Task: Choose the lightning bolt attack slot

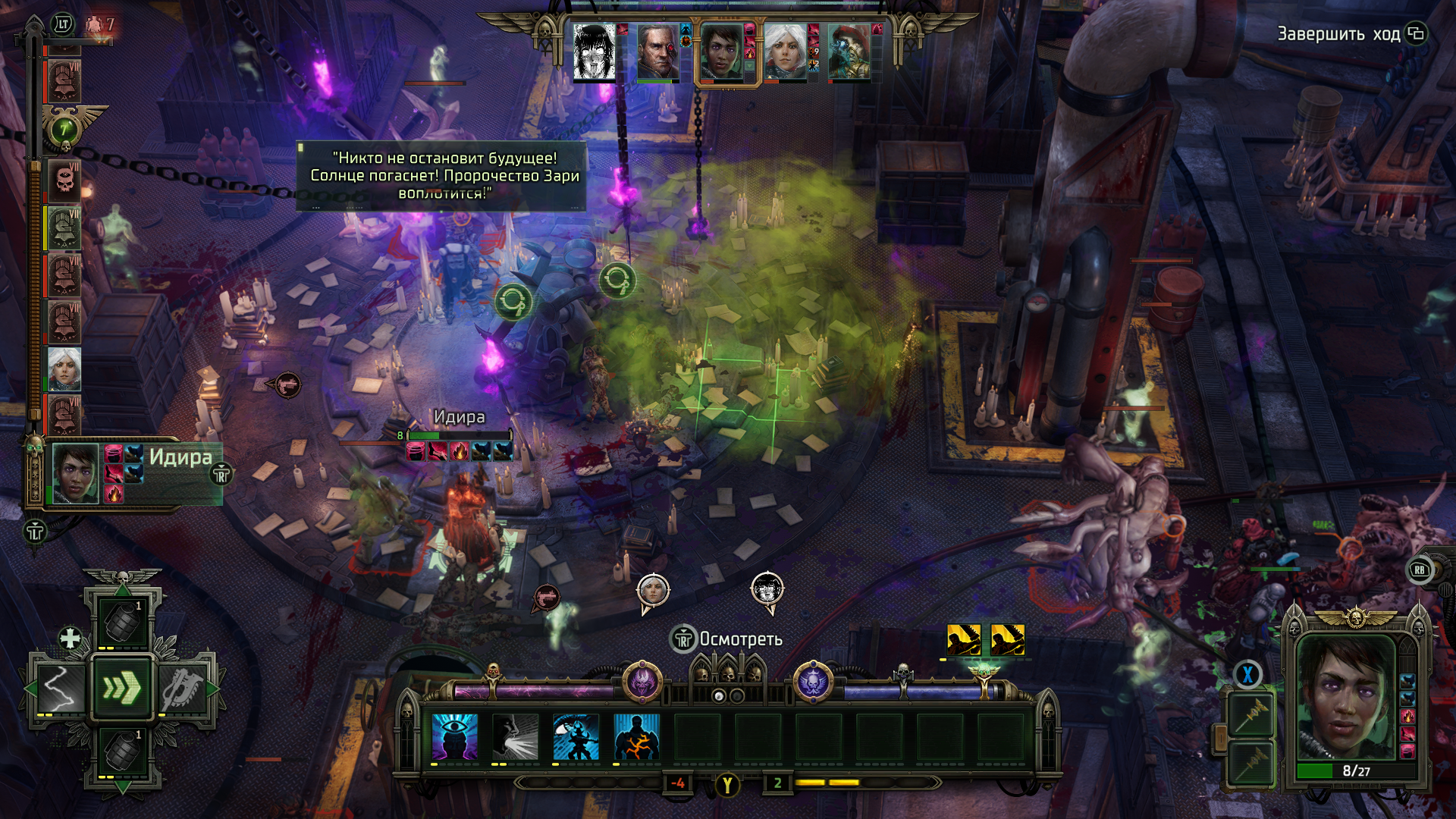Action: pyautogui.click(x=58, y=689)
